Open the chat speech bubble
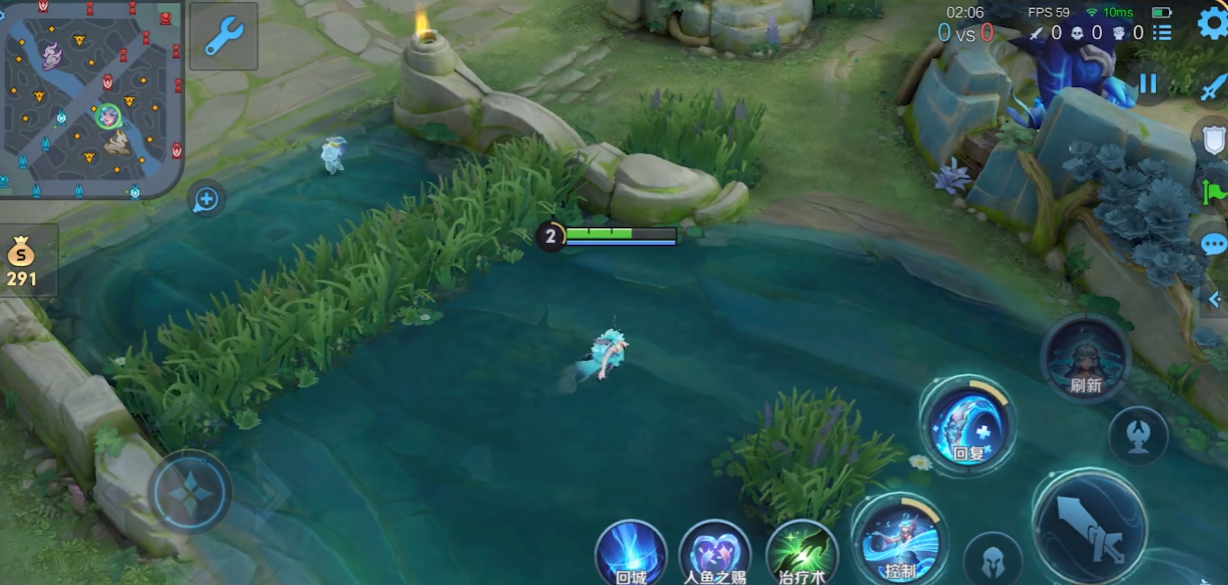The width and height of the screenshot is (1228, 585). tap(1213, 244)
